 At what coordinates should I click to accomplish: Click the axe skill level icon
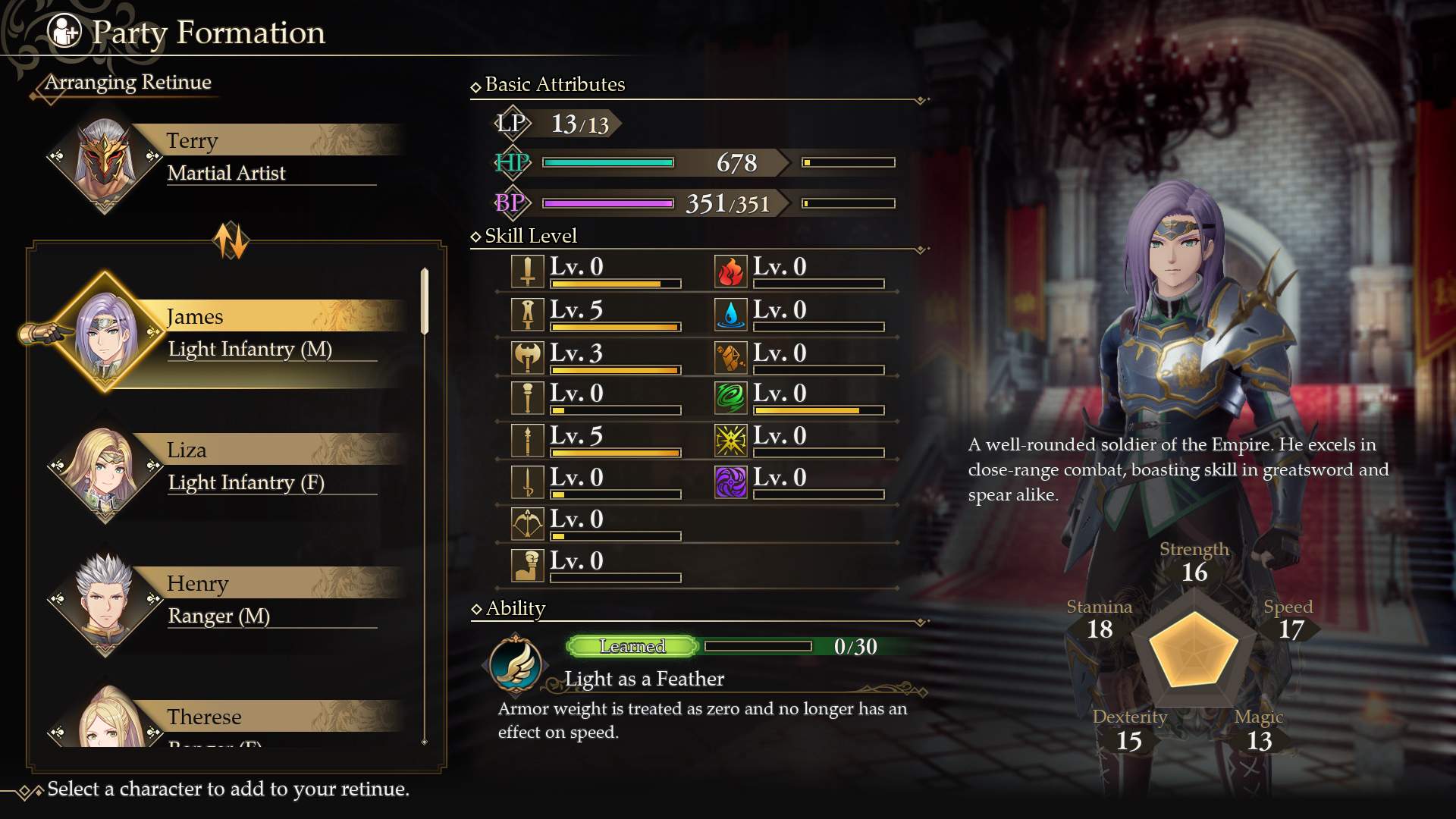[x=527, y=356]
